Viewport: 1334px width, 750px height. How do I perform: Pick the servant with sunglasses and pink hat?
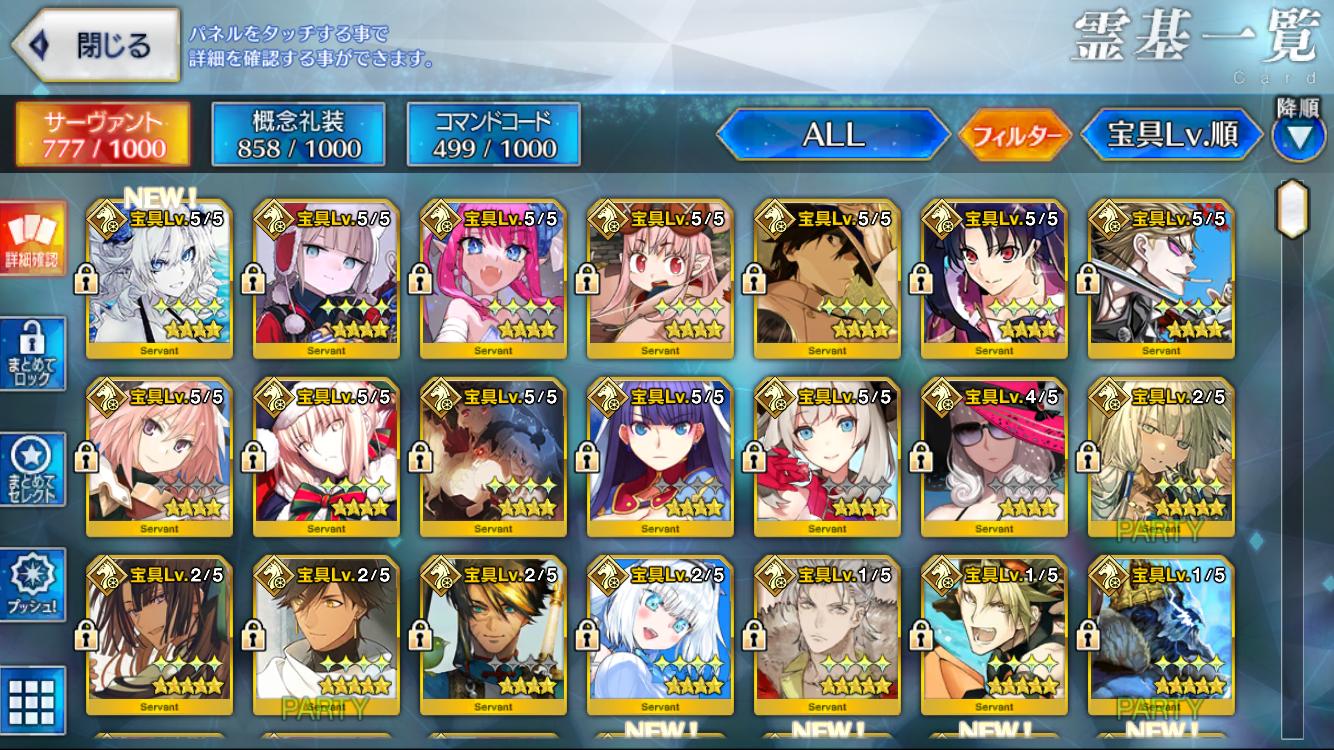[994, 458]
